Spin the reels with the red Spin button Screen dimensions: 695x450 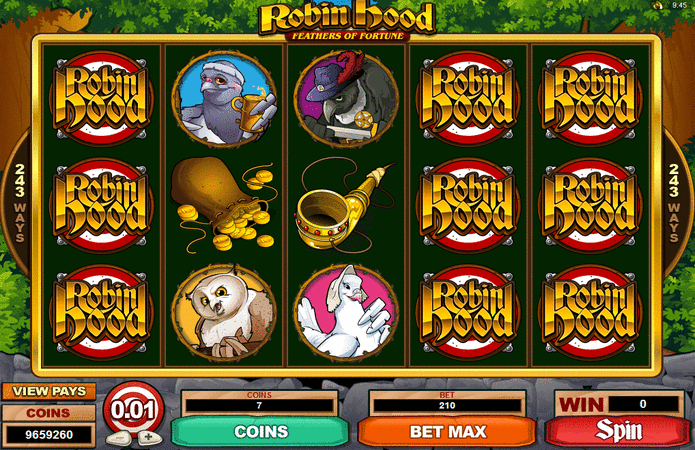(619, 432)
